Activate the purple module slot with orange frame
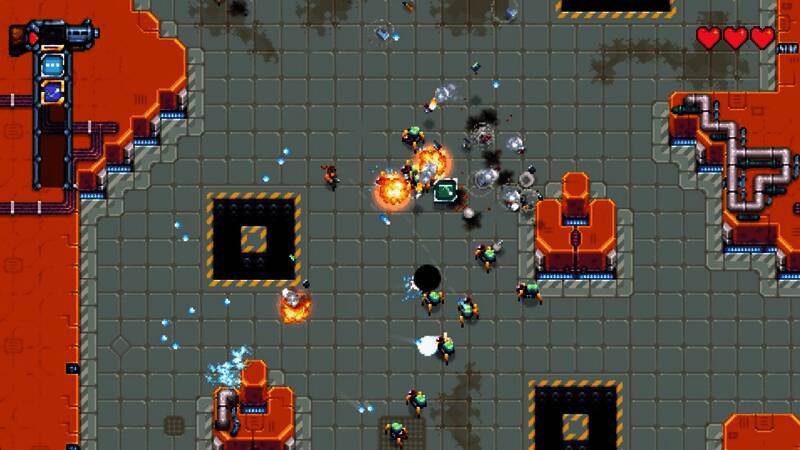This screenshot has height=450, width=800. (x=53, y=91)
